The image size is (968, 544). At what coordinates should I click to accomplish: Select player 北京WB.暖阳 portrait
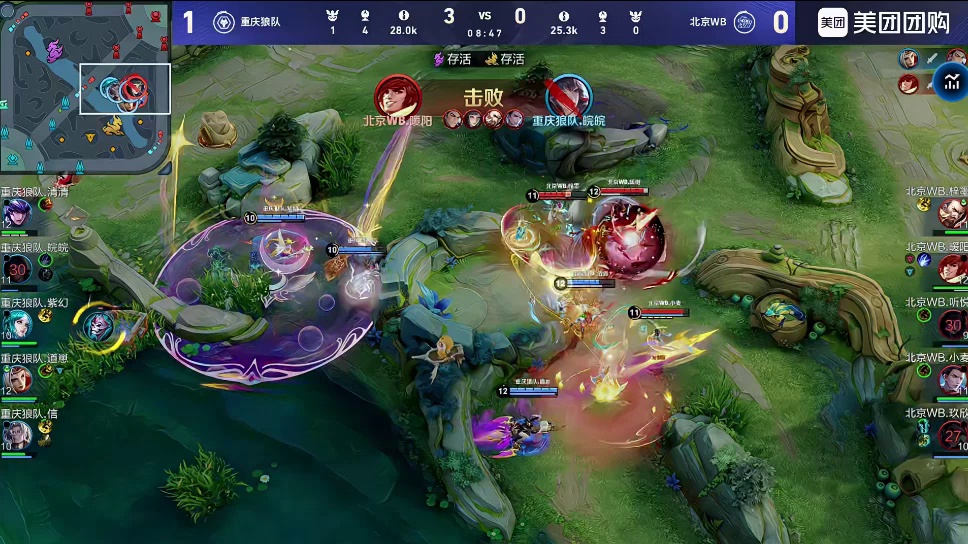pos(951,268)
